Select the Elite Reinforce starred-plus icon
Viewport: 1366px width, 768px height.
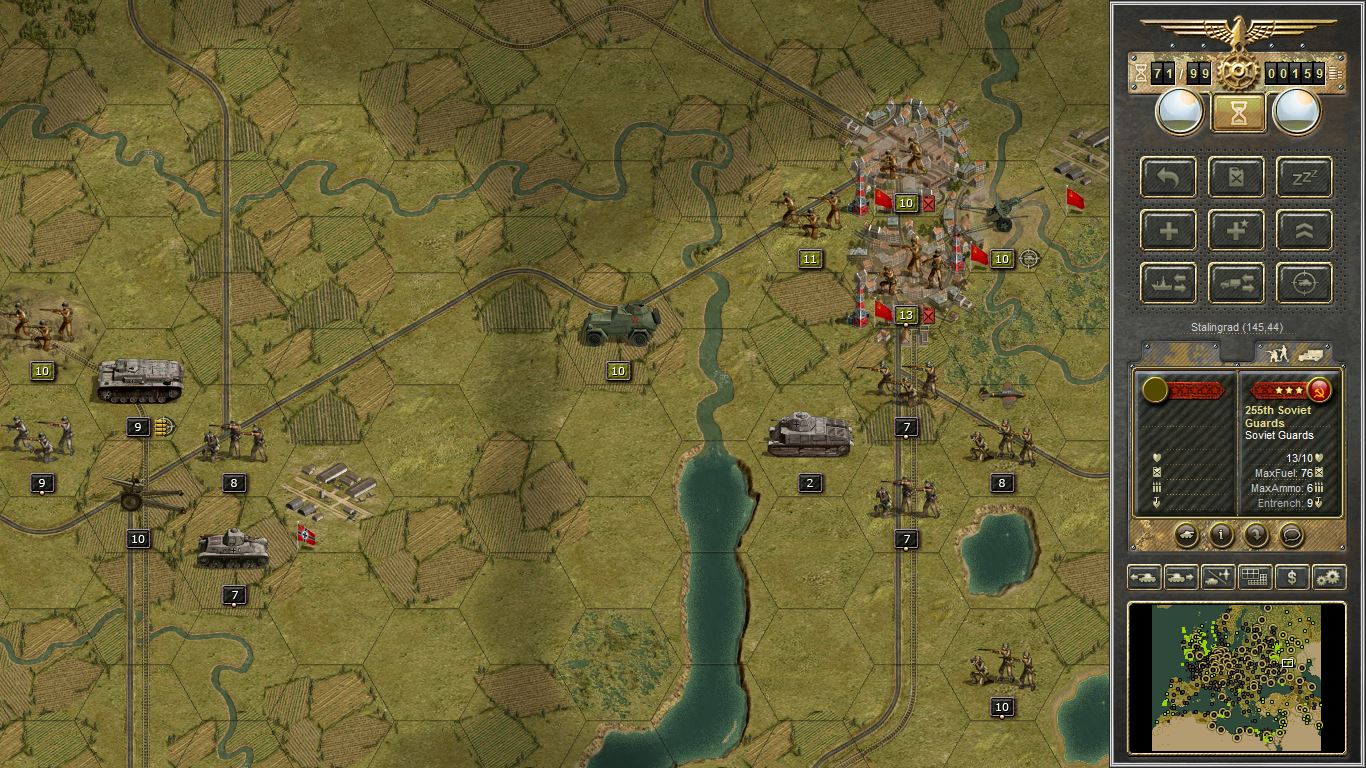coord(1236,230)
